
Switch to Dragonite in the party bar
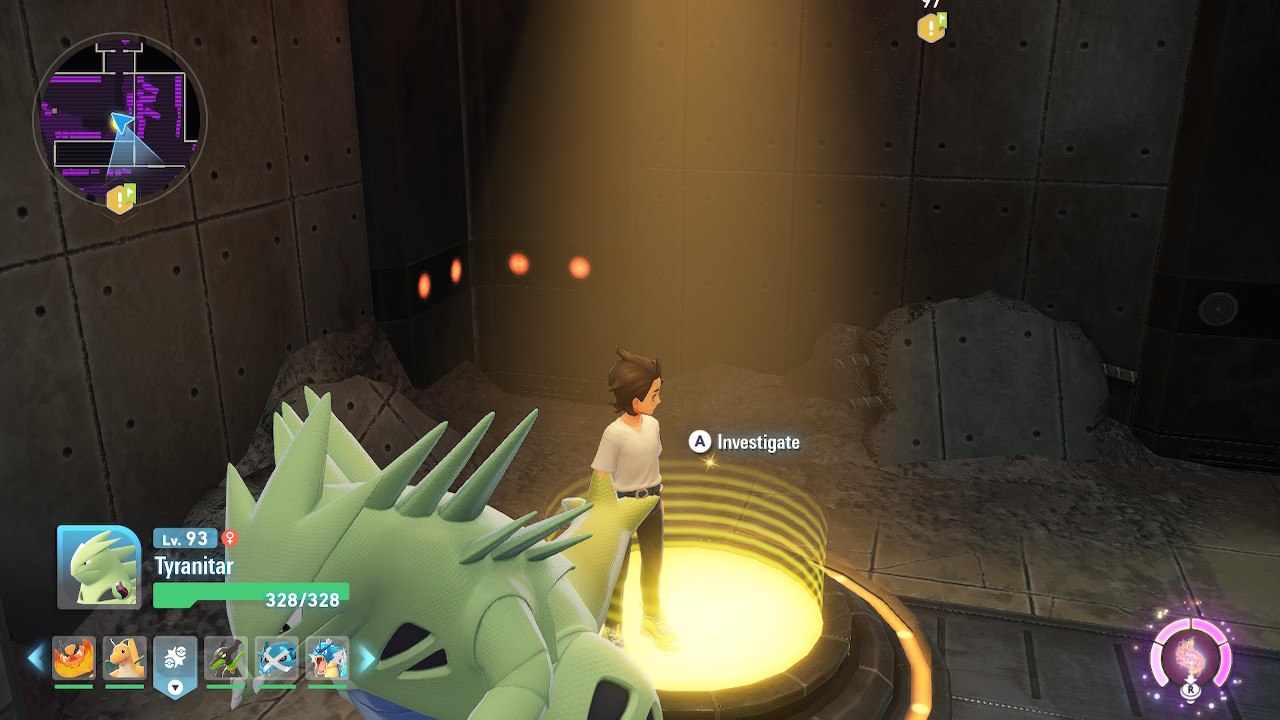tap(125, 659)
